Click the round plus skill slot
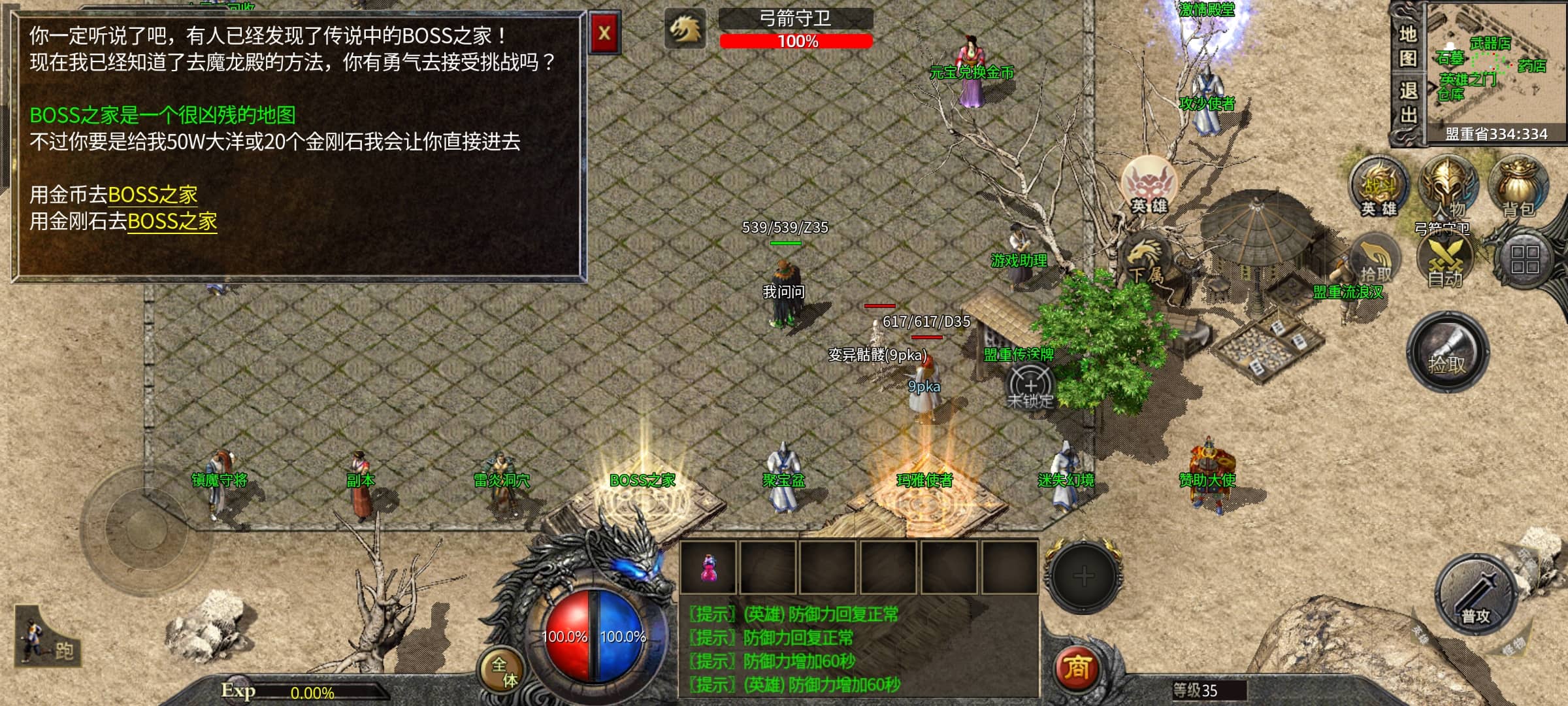Image resolution: width=1568 pixels, height=706 pixels. coord(1084,576)
